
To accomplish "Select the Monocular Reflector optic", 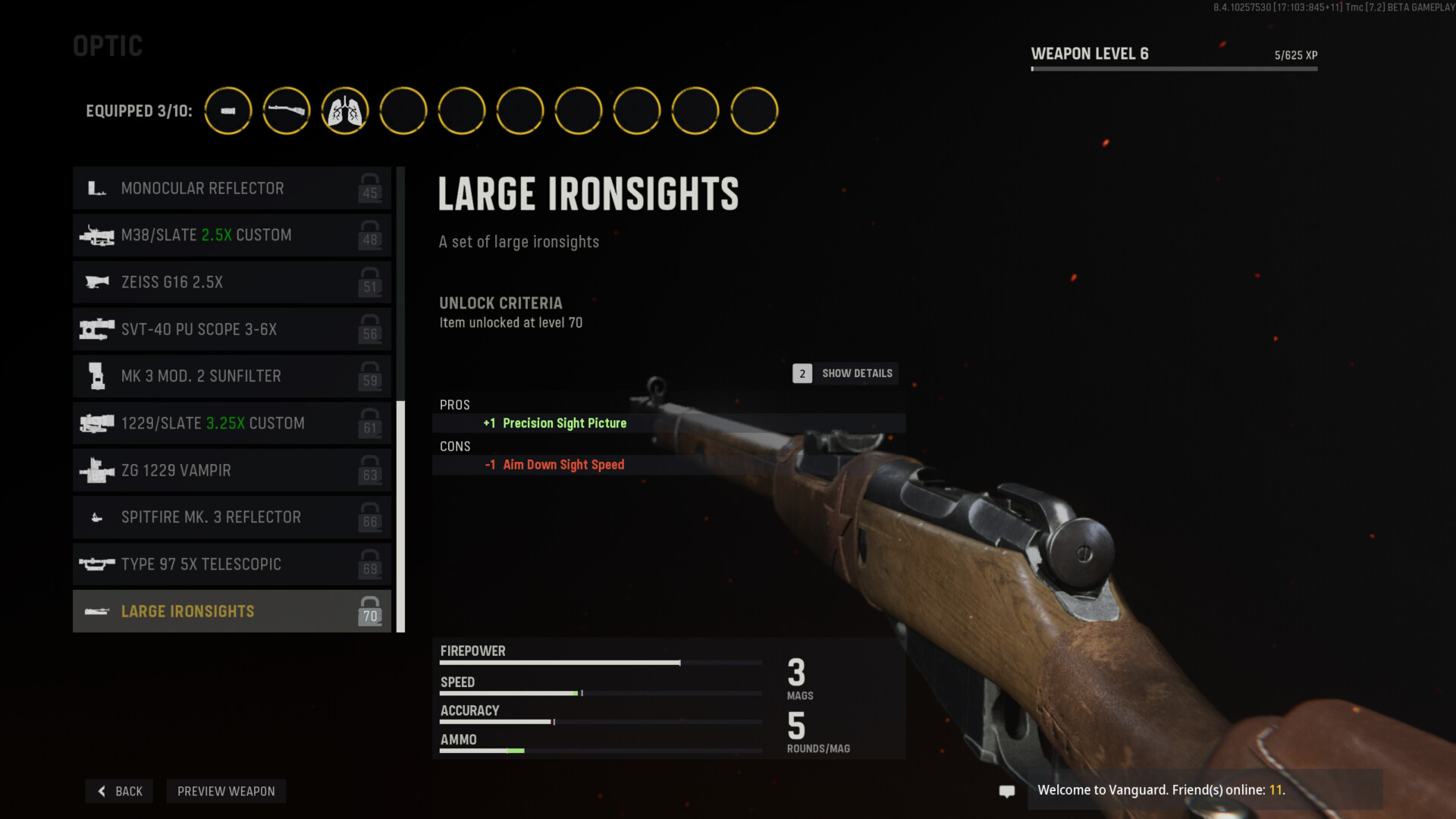I will [231, 188].
